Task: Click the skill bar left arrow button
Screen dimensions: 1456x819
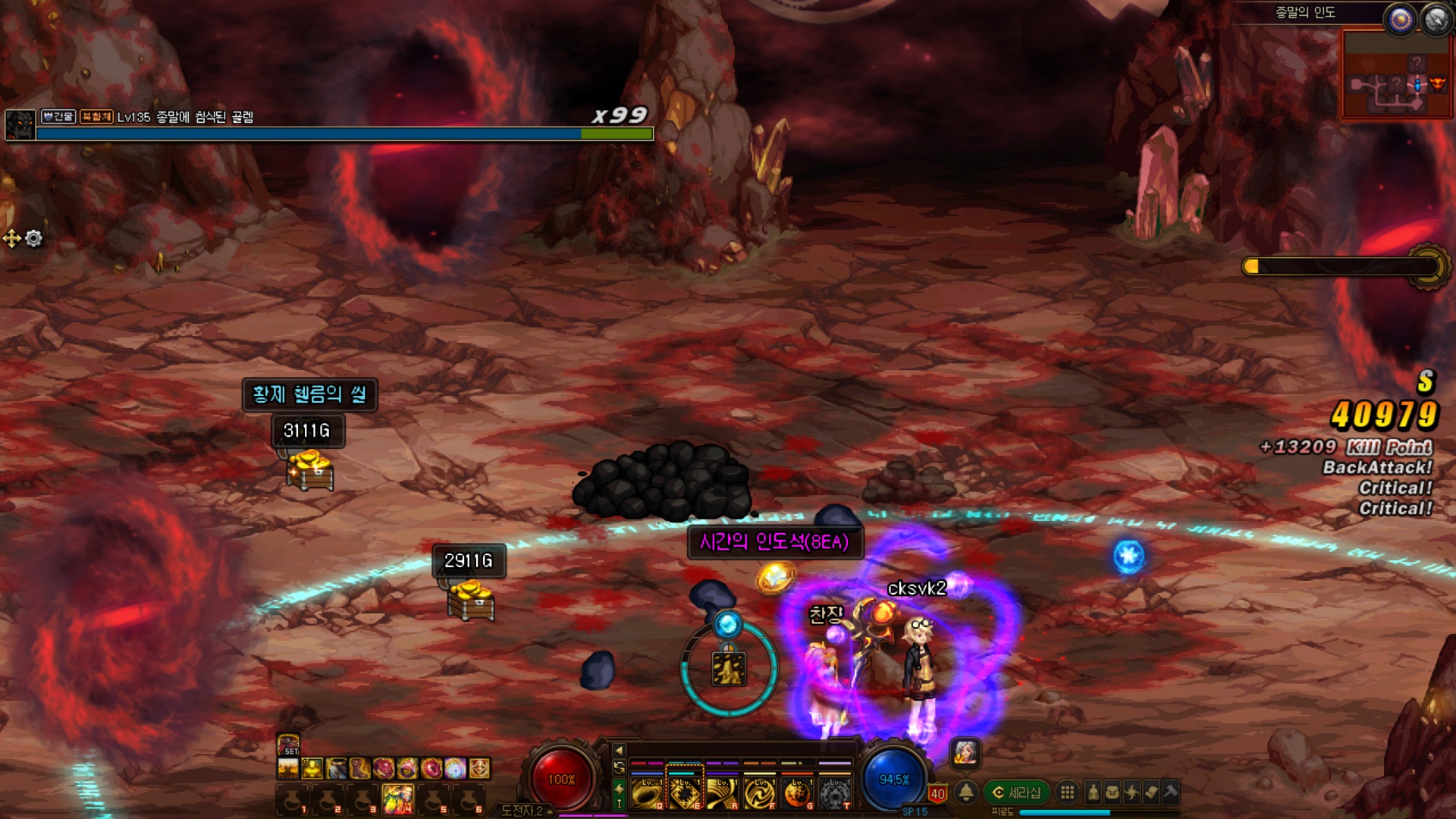Action: (x=619, y=750)
